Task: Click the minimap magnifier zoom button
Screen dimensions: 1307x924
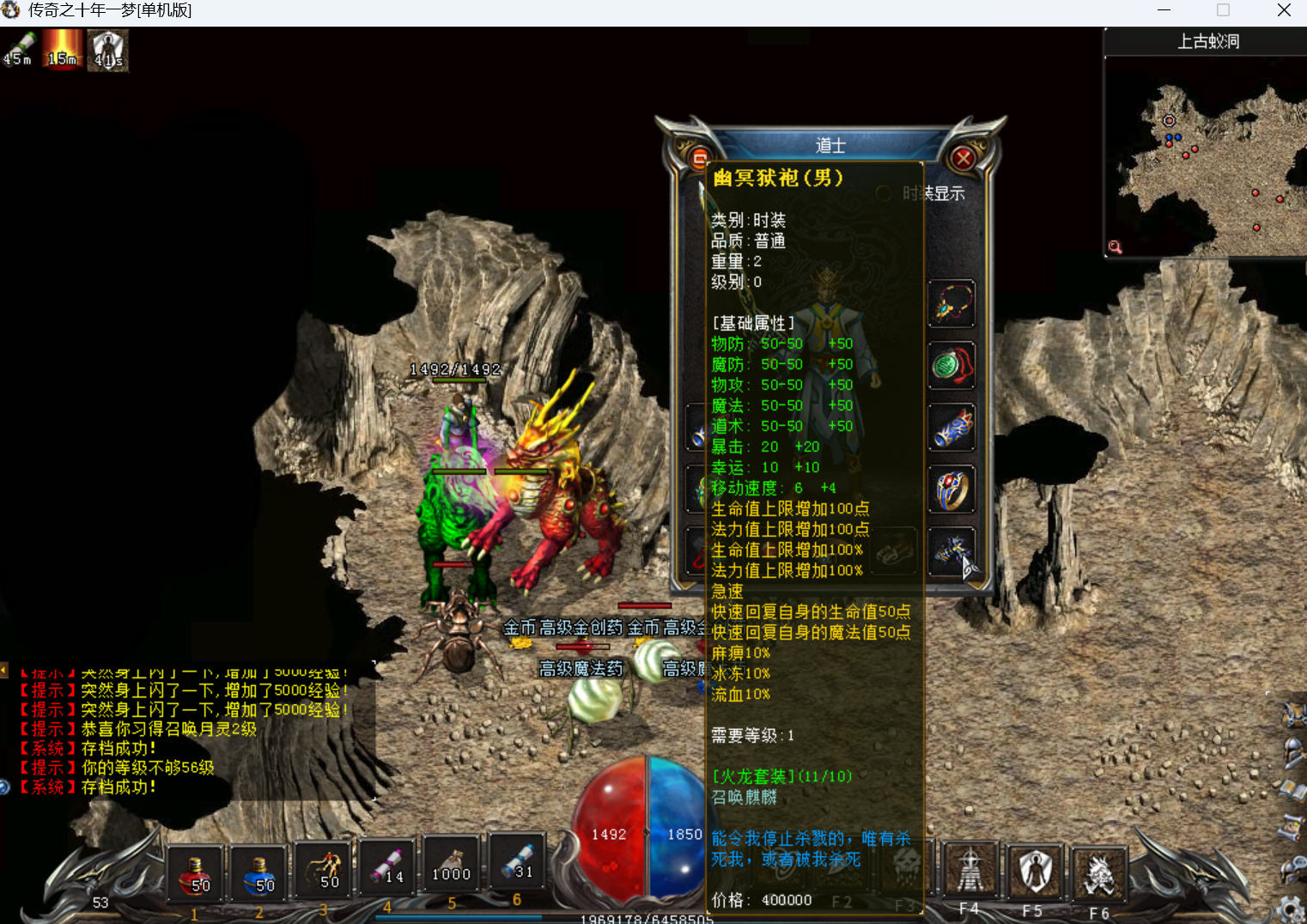Action: (x=1115, y=247)
